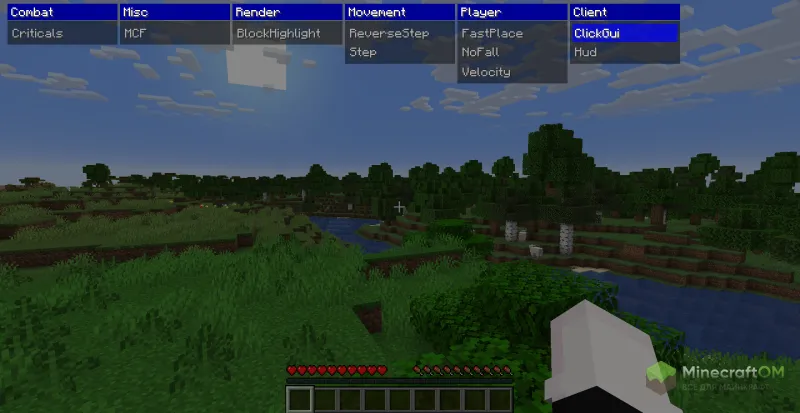Activate the FastPlace module
The width and height of the screenshot is (800, 413).
(492, 33)
